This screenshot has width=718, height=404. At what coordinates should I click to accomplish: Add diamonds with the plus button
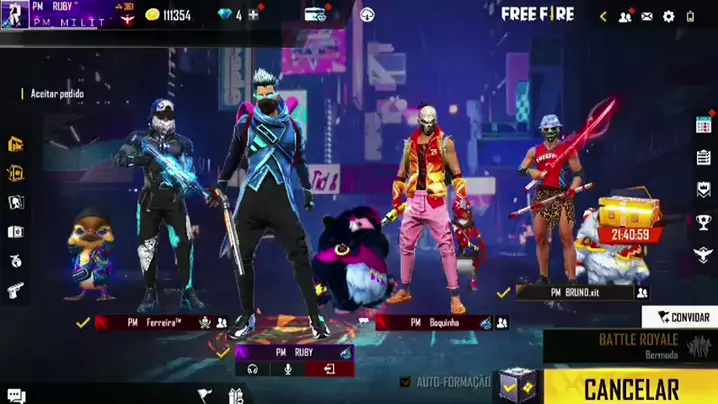tap(254, 15)
